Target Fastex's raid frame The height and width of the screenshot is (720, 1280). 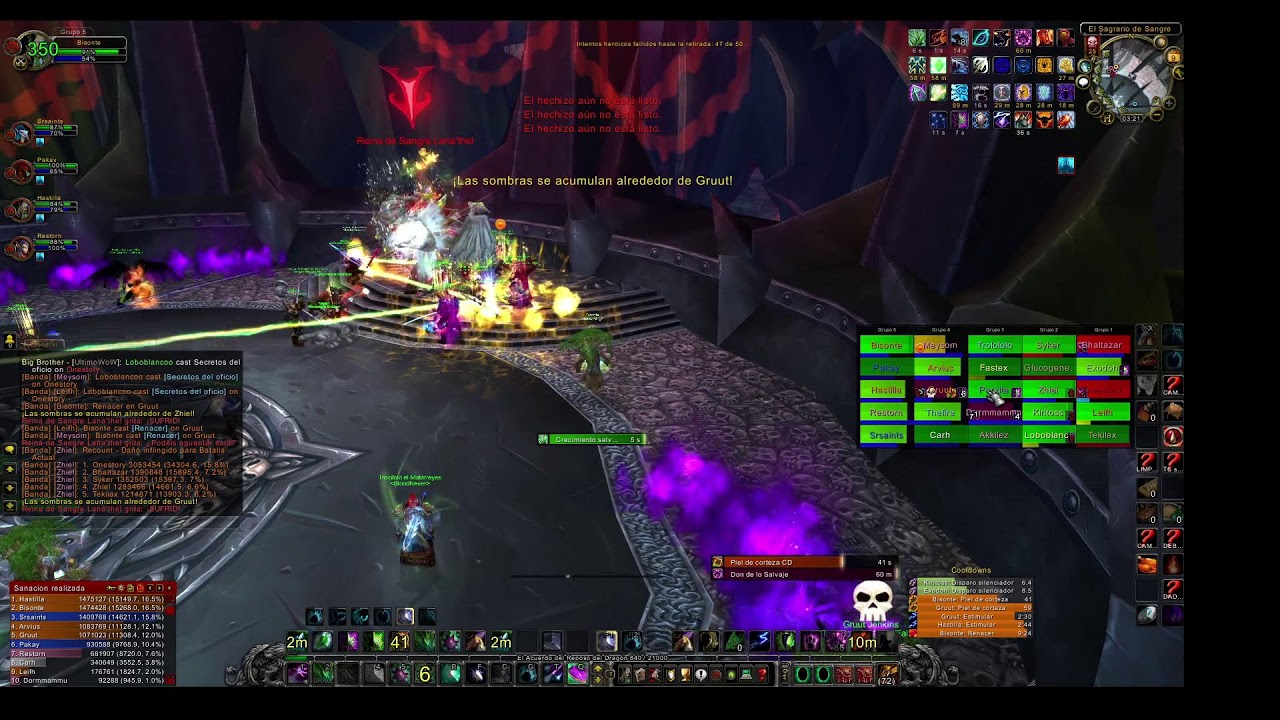click(993, 368)
